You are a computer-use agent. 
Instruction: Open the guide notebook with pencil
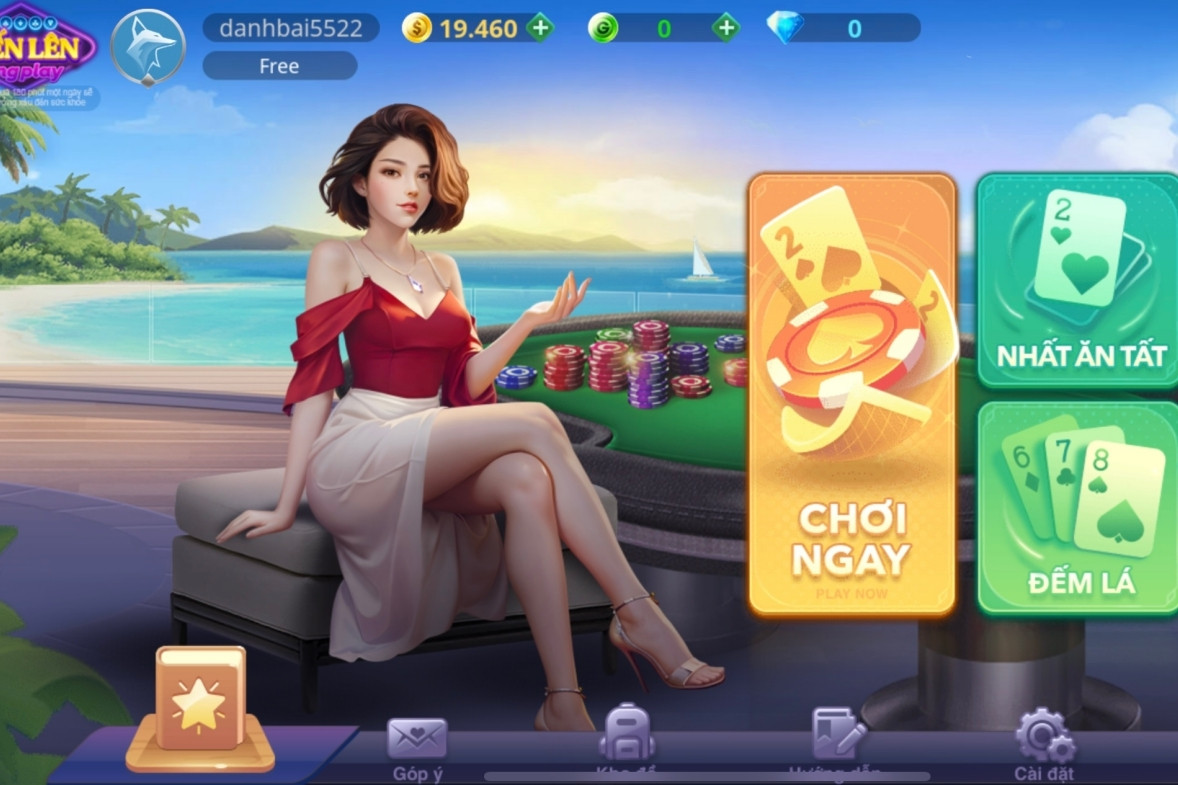click(838, 737)
